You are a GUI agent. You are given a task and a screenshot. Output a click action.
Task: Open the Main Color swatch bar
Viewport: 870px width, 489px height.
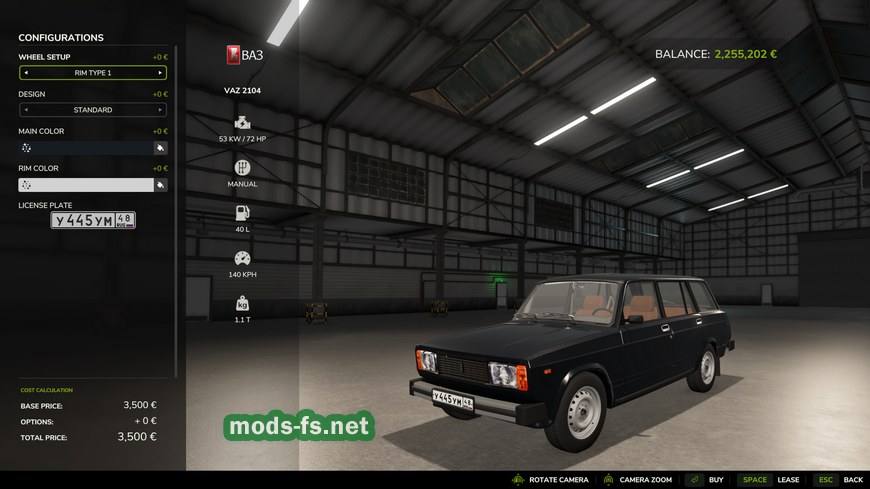click(86, 147)
